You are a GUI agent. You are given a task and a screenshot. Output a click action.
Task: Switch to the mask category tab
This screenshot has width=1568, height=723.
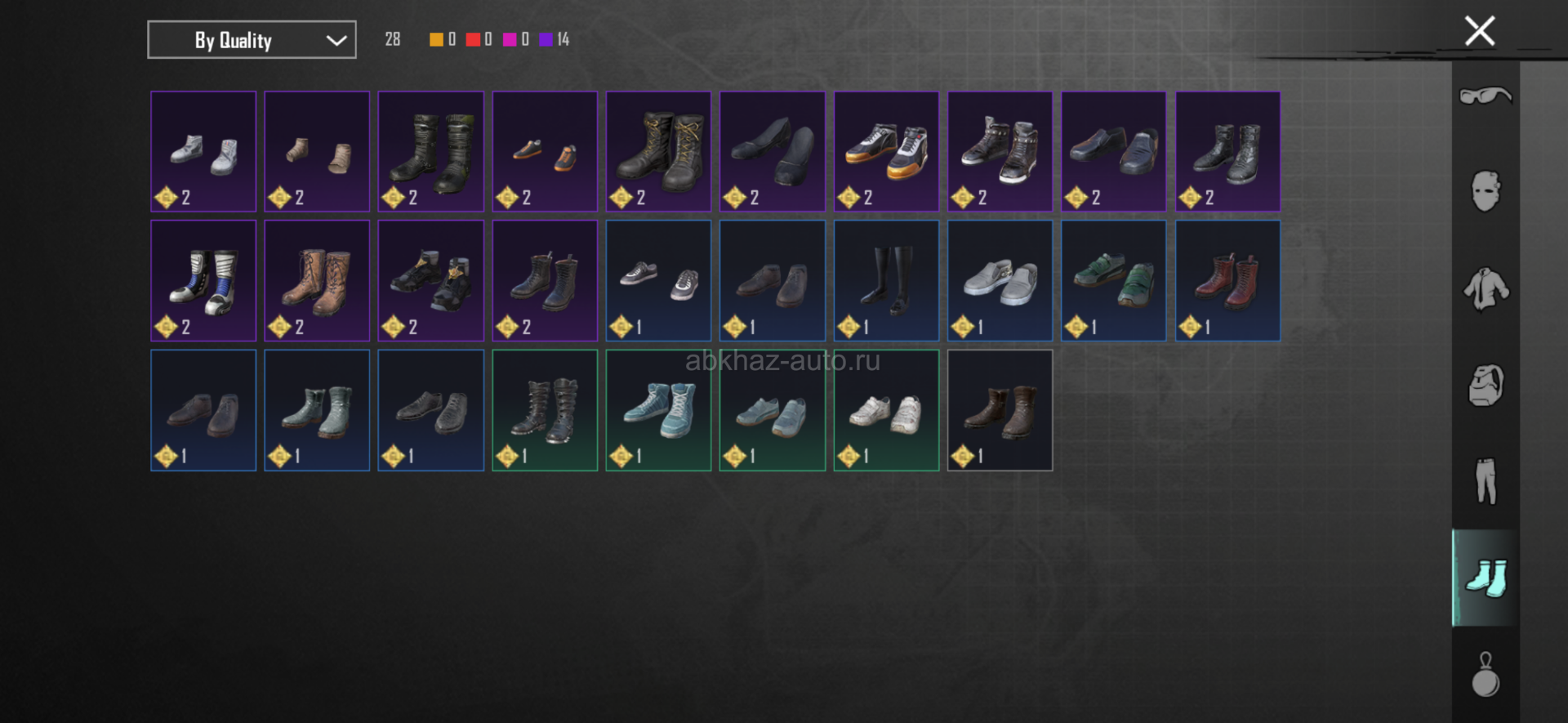click(1486, 192)
